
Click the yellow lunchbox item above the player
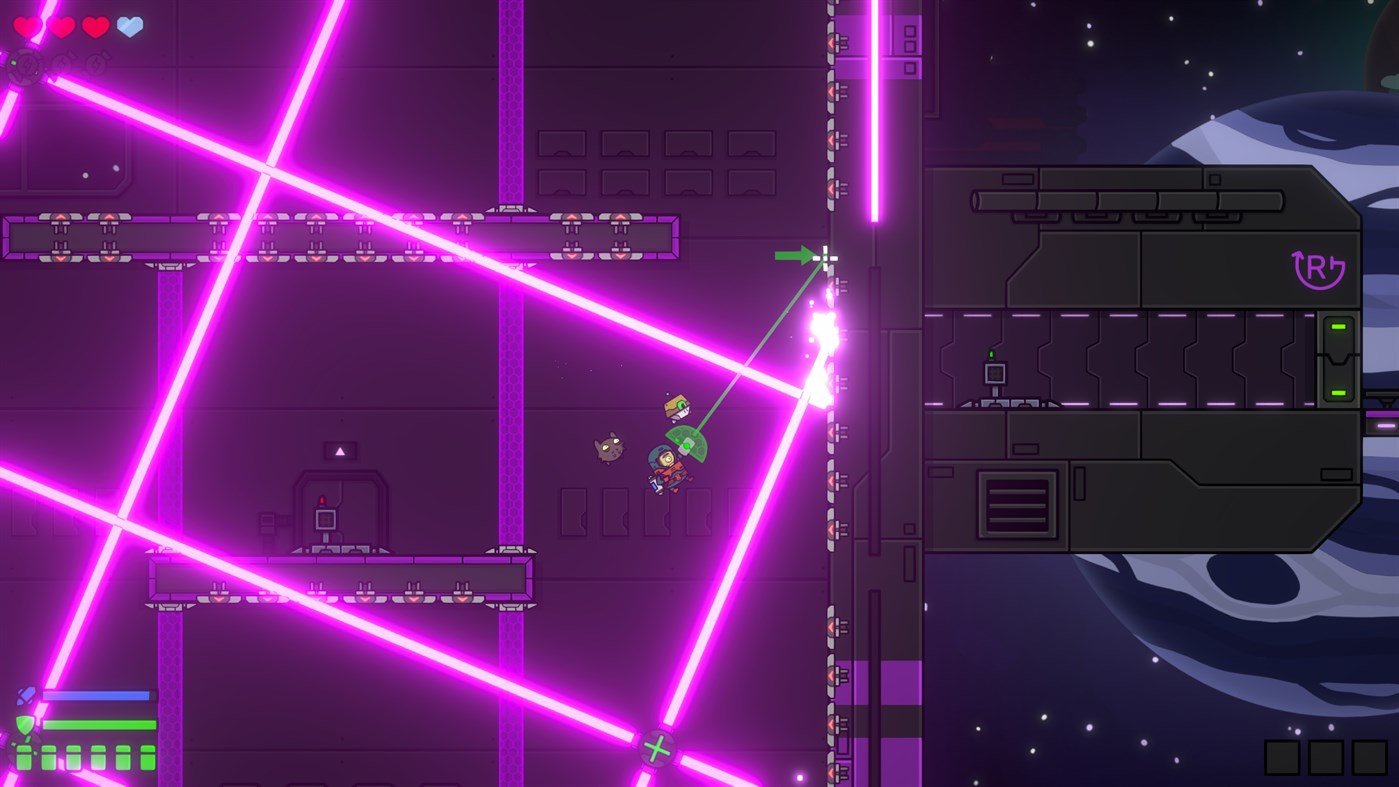point(677,405)
